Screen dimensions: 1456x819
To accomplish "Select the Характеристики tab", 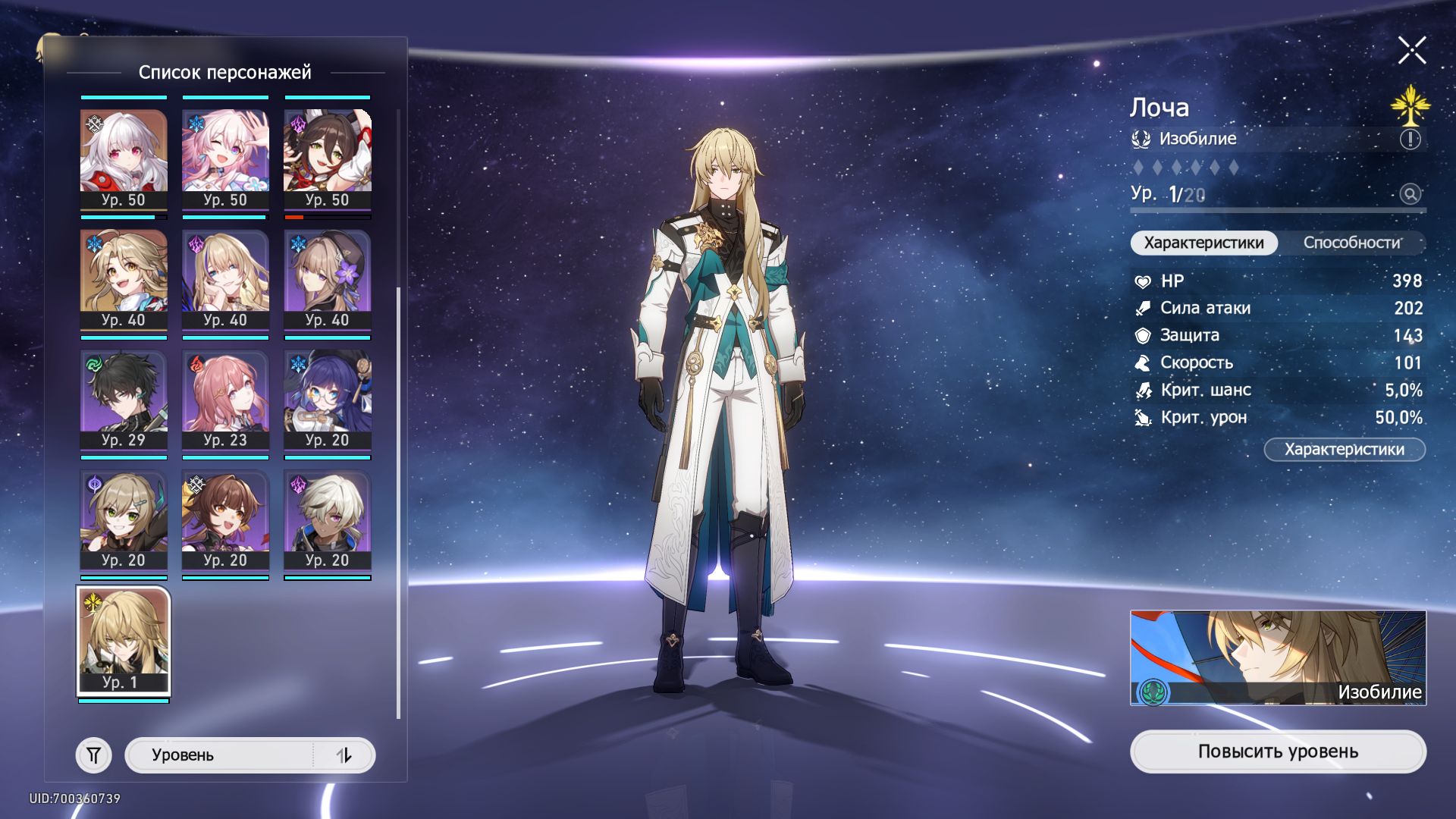I will click(x=1203, y=243).
